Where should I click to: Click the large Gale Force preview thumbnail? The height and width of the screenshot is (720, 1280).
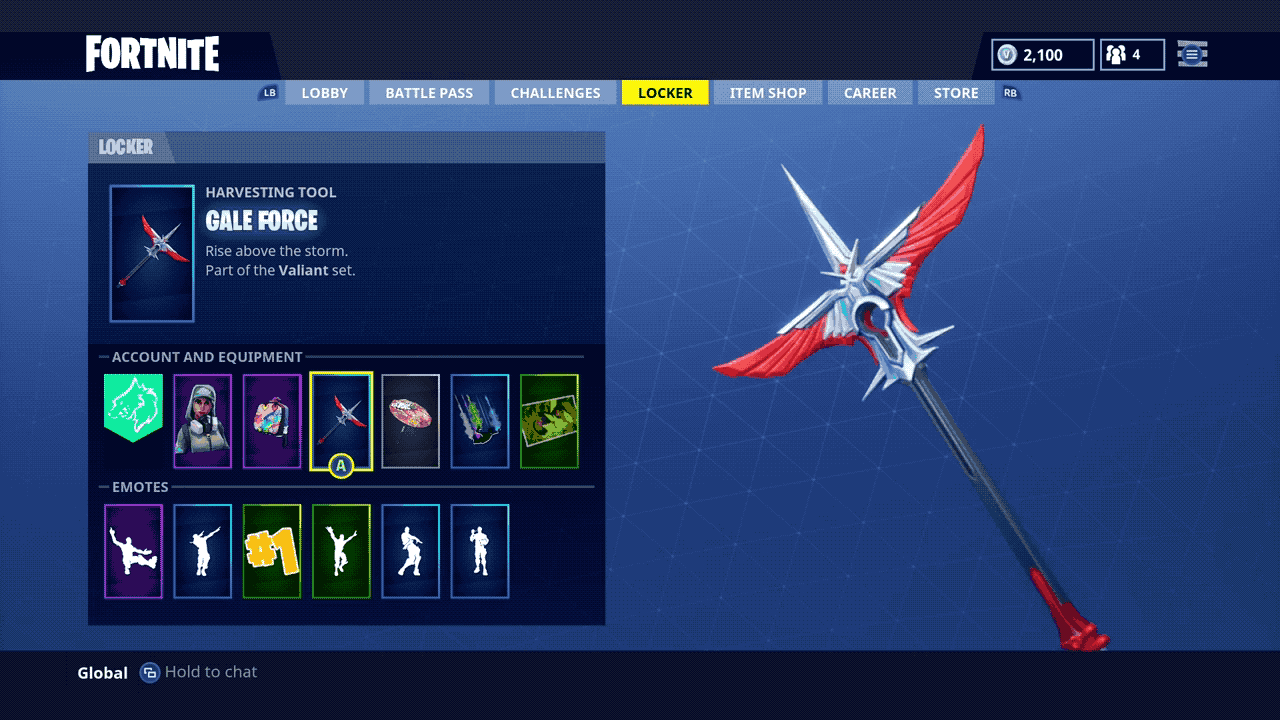click(152, 254)
